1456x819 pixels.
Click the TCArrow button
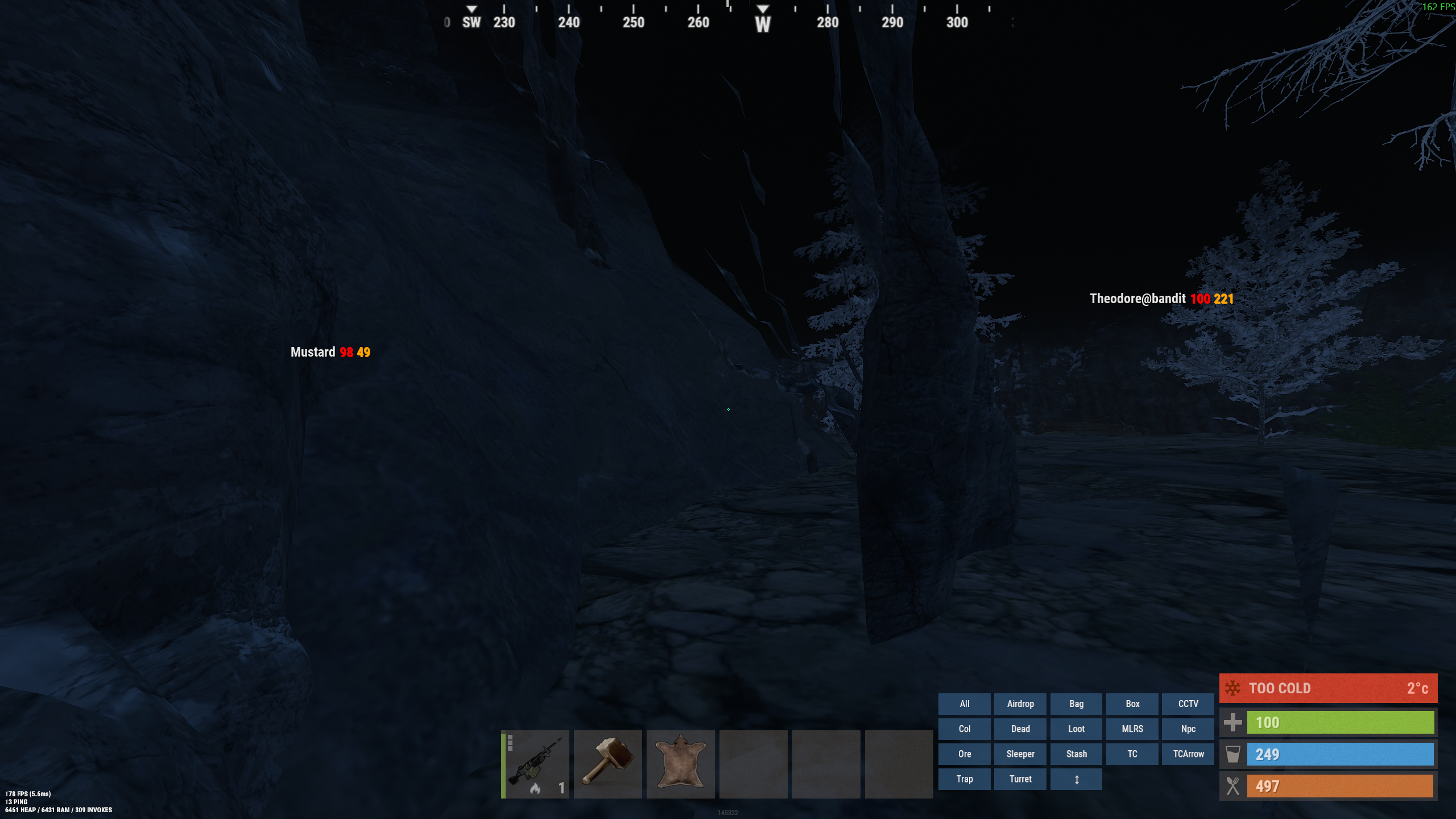click(1188, 754)
